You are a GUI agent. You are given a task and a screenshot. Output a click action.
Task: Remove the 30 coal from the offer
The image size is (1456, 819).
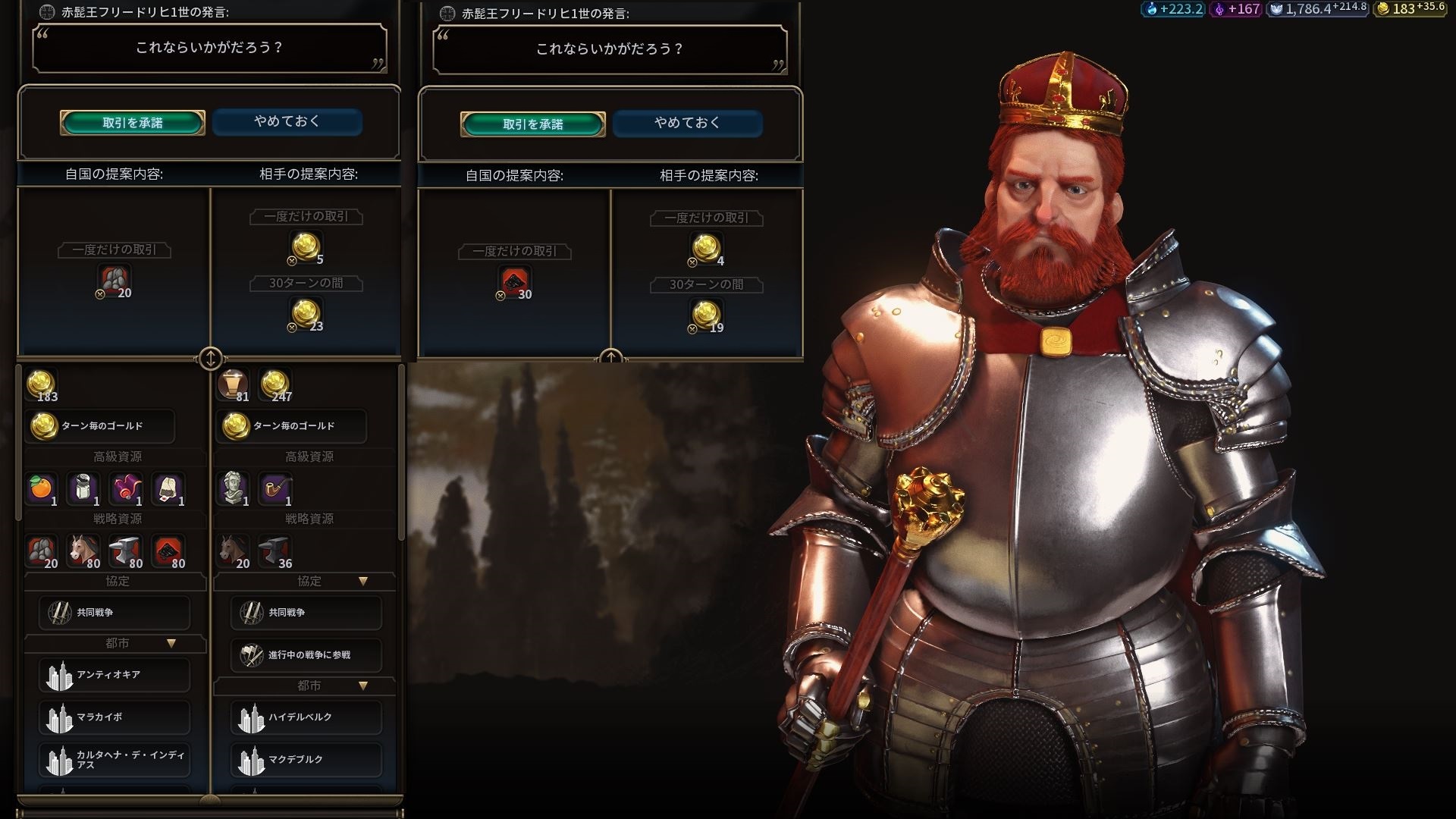514,282
